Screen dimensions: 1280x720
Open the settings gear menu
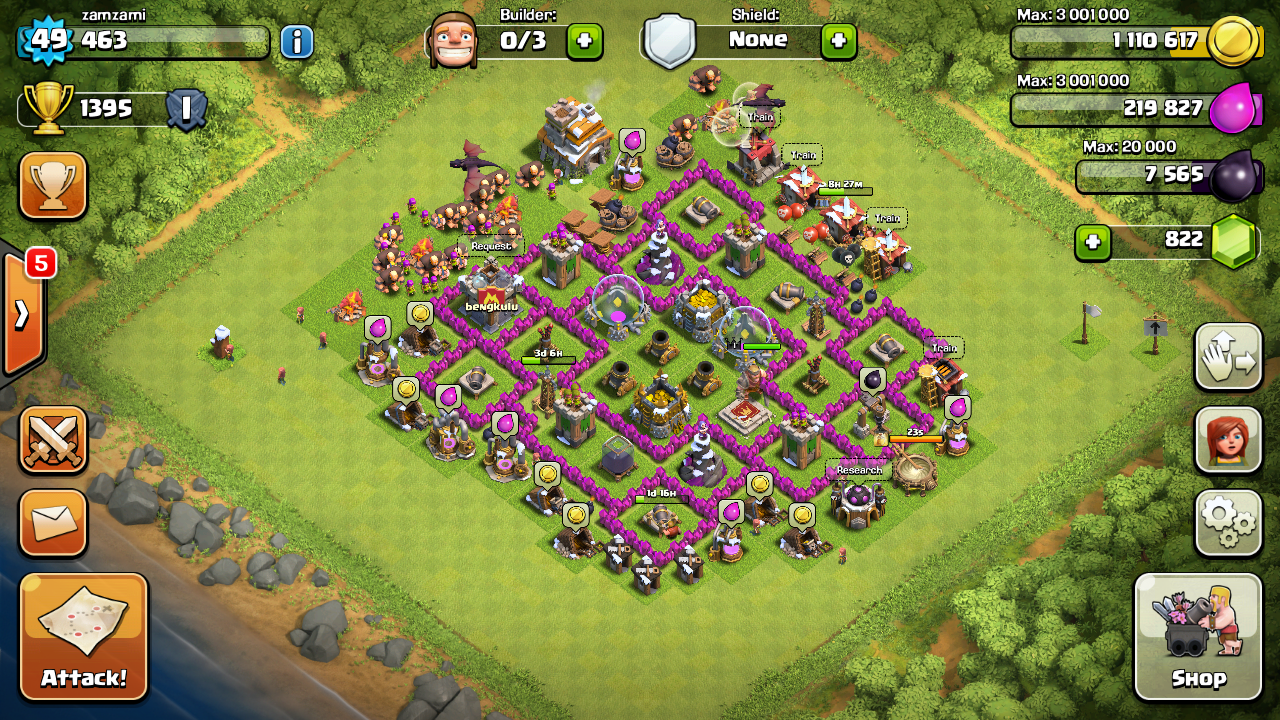pos(1228,520)
